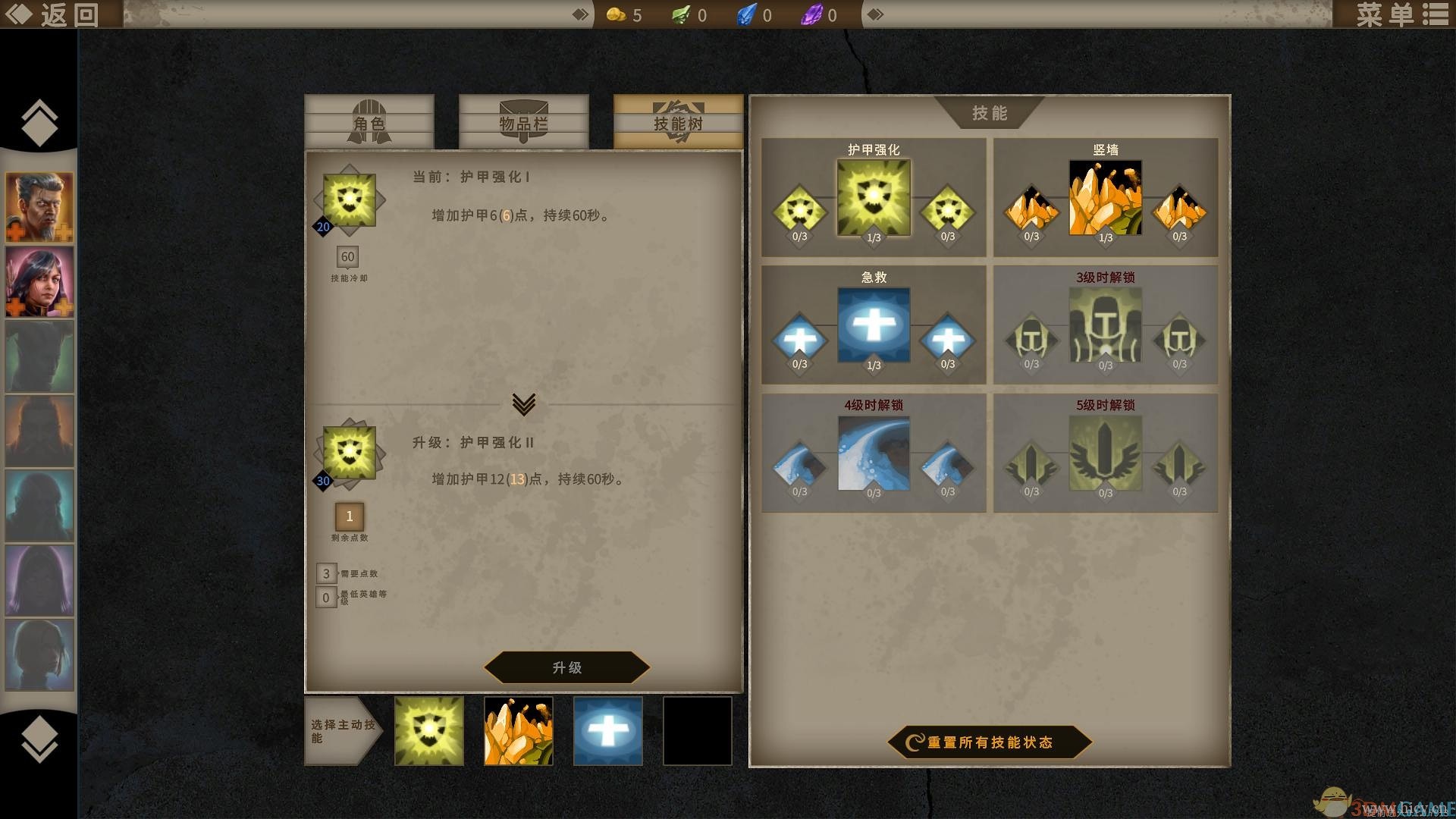Select the 急救 first aid skill icon
This screenshot has height=819, width=1456.
(874, 325)
